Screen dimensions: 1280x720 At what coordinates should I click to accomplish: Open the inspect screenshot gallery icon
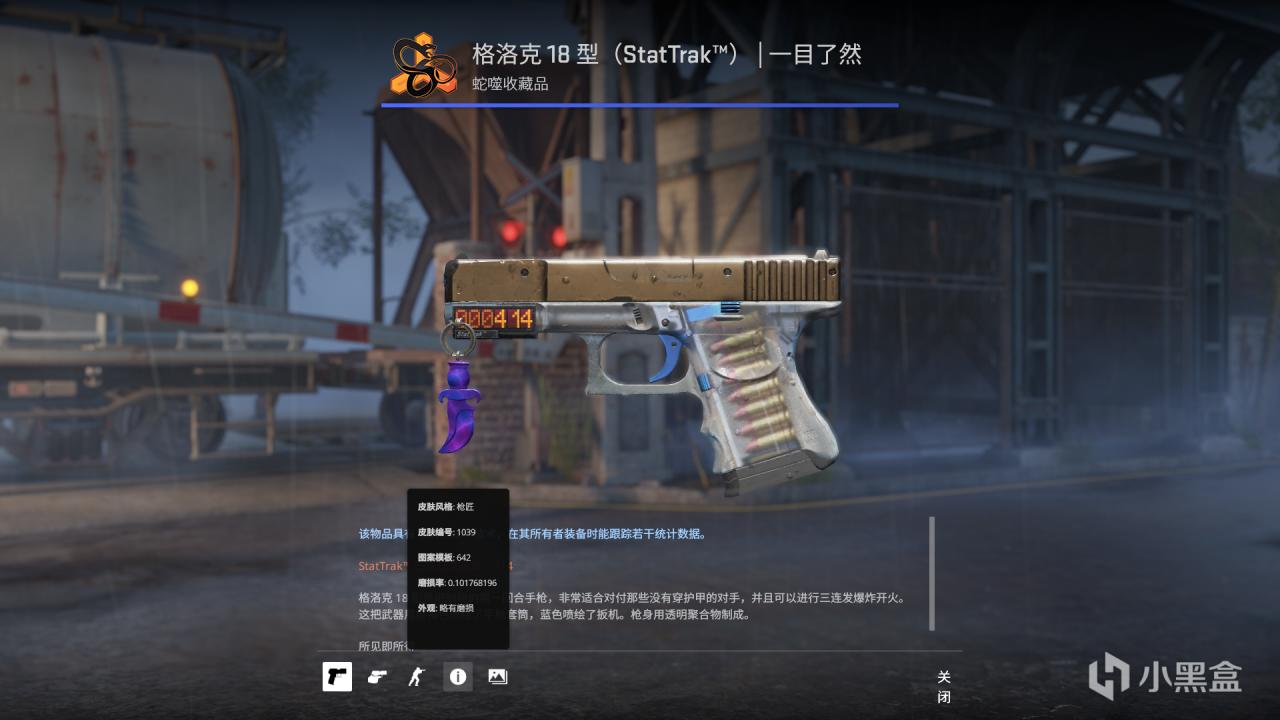pos(497,677)
